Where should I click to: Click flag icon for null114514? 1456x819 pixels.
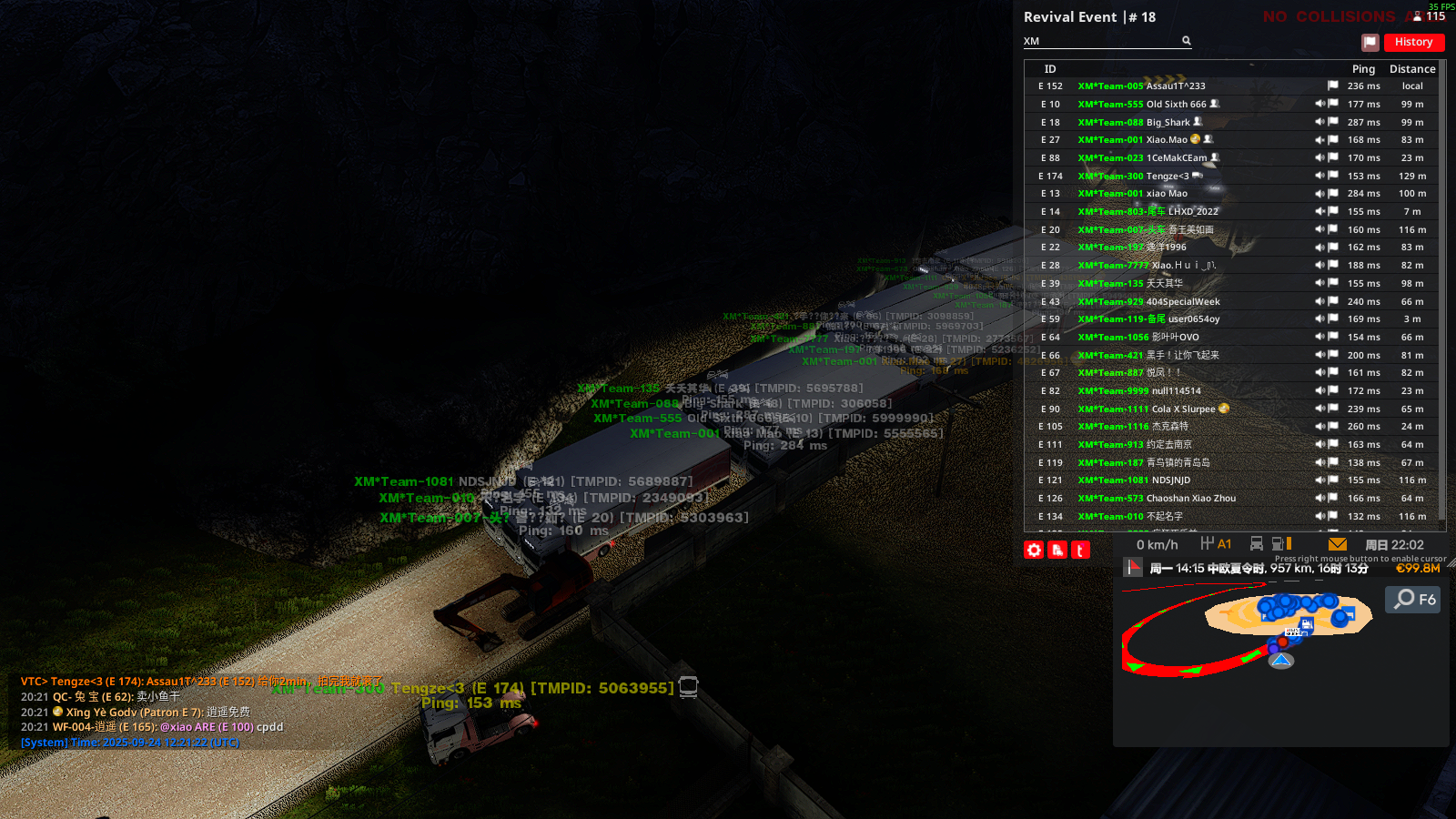click(1333, 391)
